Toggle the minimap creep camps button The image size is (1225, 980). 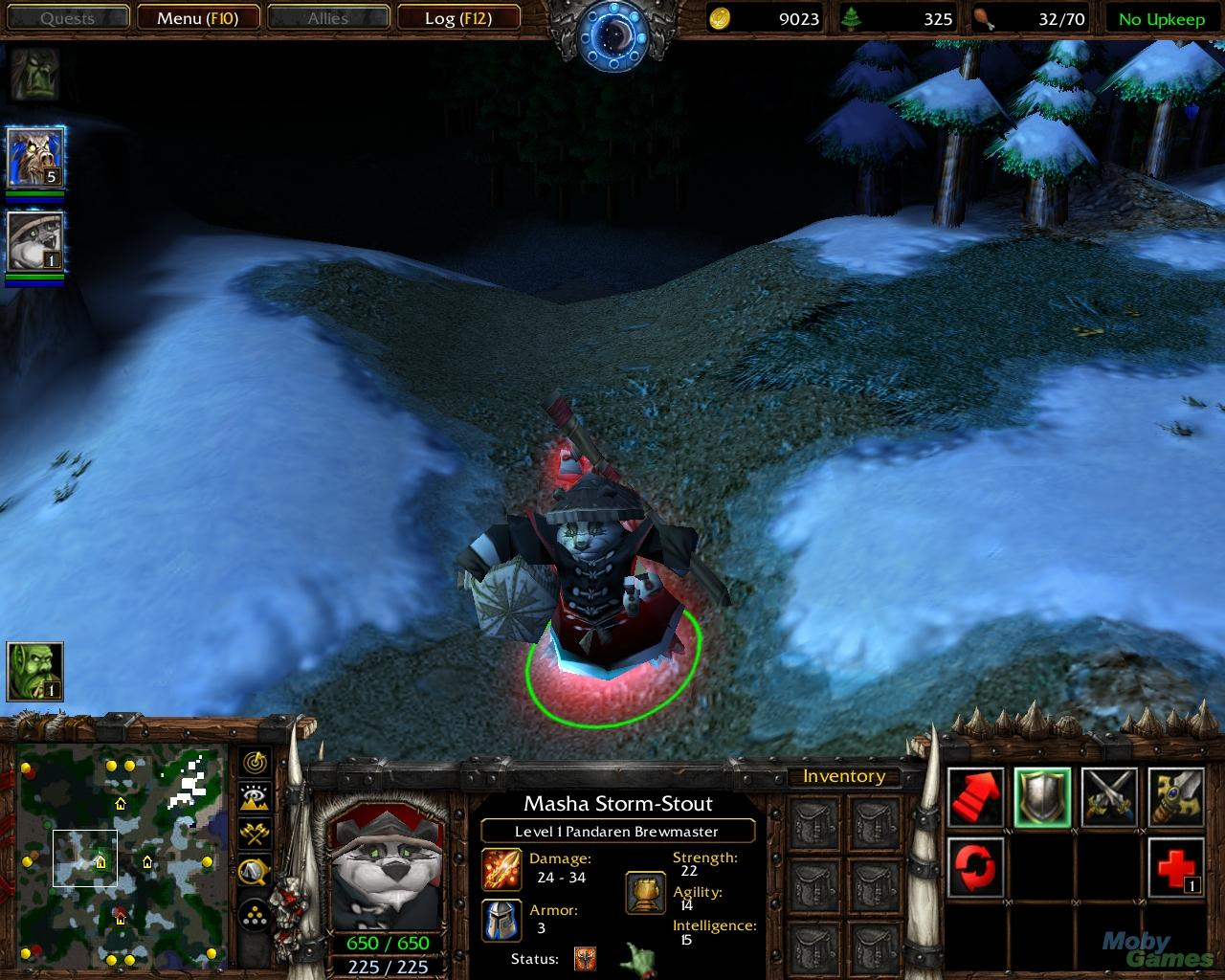click(x=256, y=870)
